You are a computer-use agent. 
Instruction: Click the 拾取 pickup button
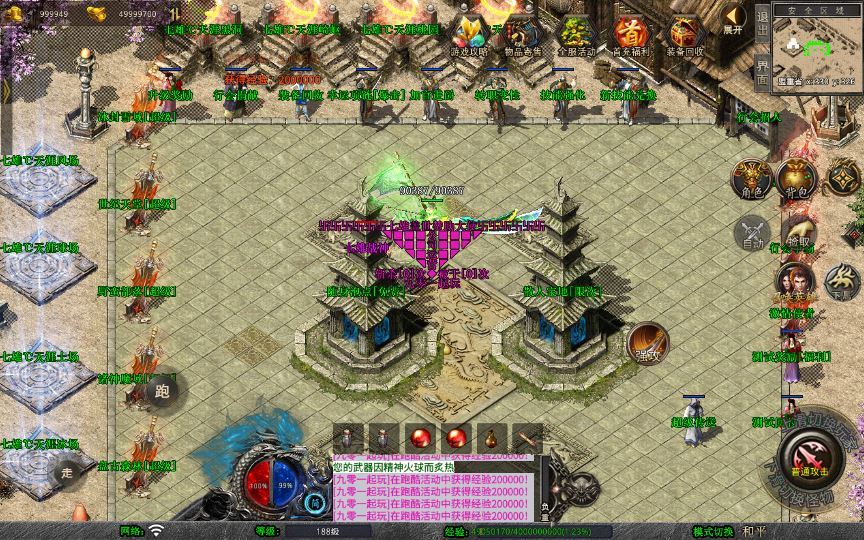[797, 236]
